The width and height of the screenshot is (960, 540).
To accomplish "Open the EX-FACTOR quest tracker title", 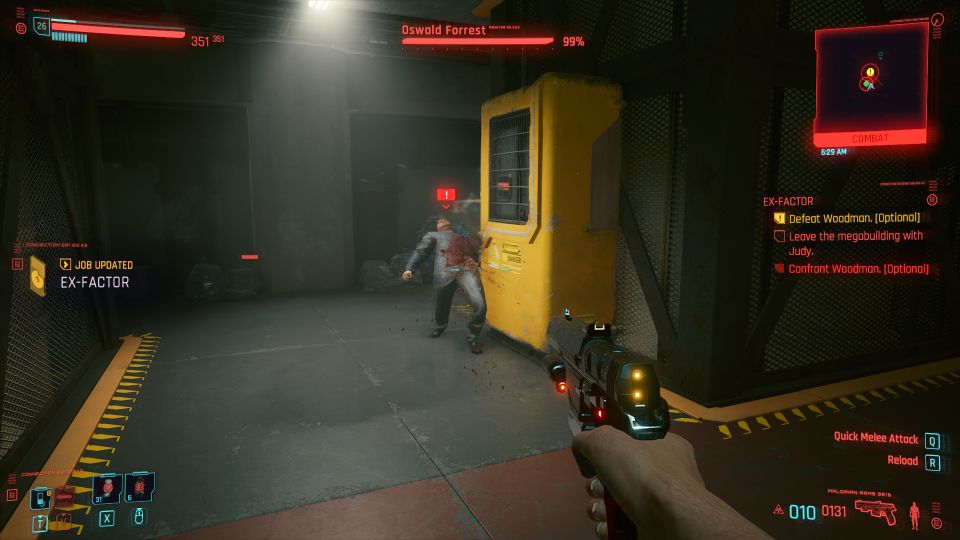I will pos(790,201).
